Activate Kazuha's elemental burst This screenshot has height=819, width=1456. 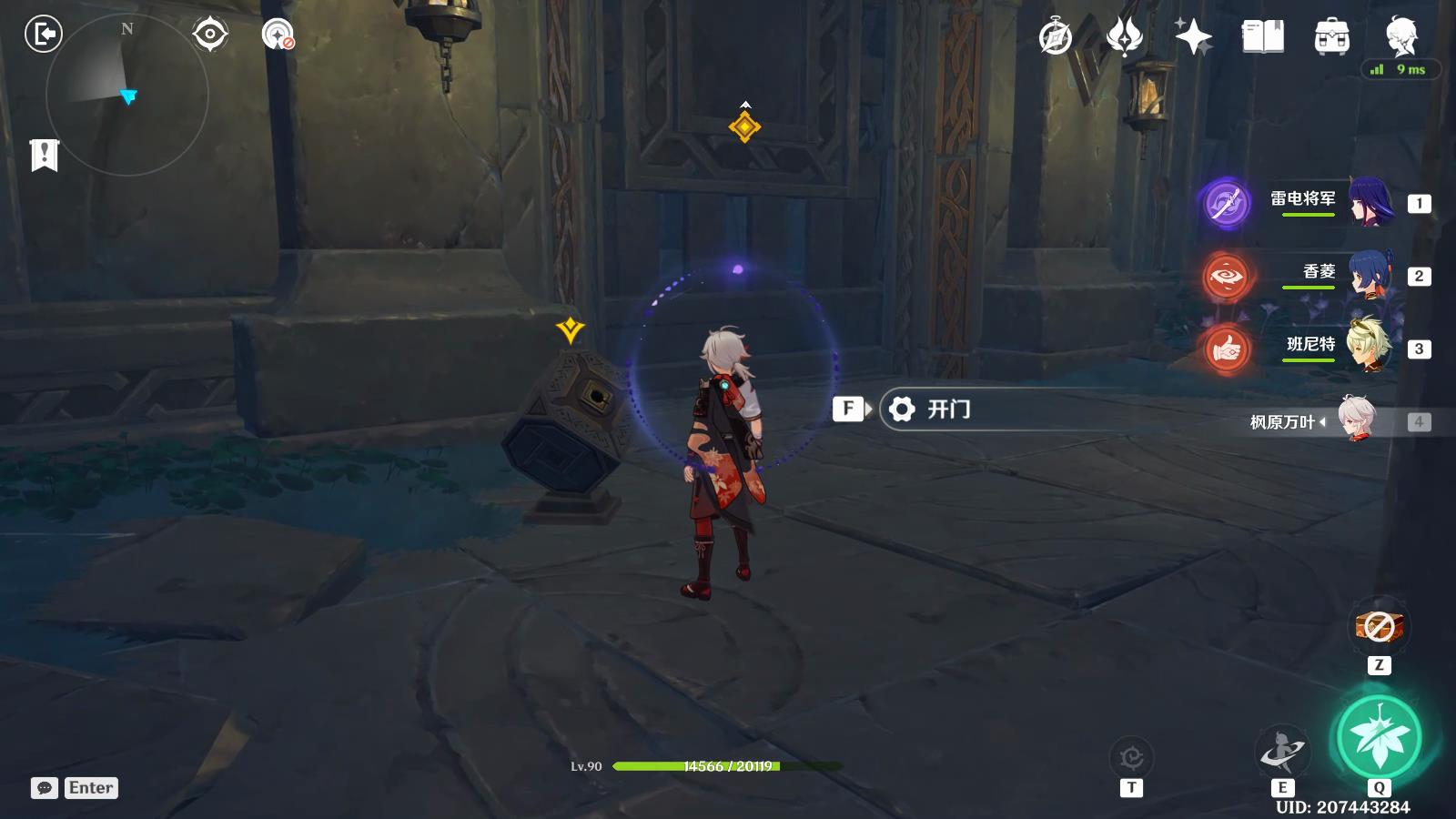tap(1378, 737)
